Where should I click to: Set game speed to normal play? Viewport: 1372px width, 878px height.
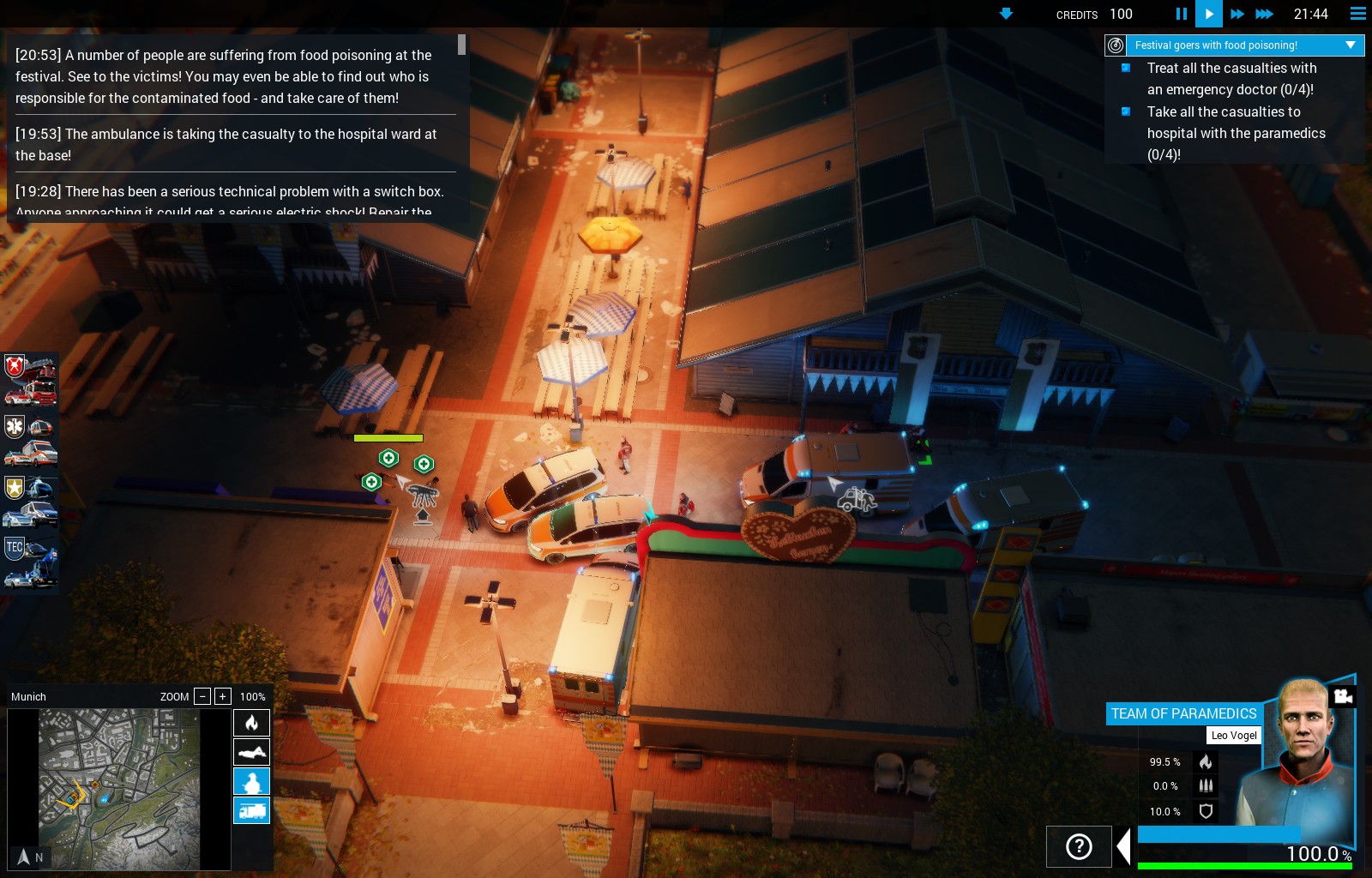(x=1208, y=14)
